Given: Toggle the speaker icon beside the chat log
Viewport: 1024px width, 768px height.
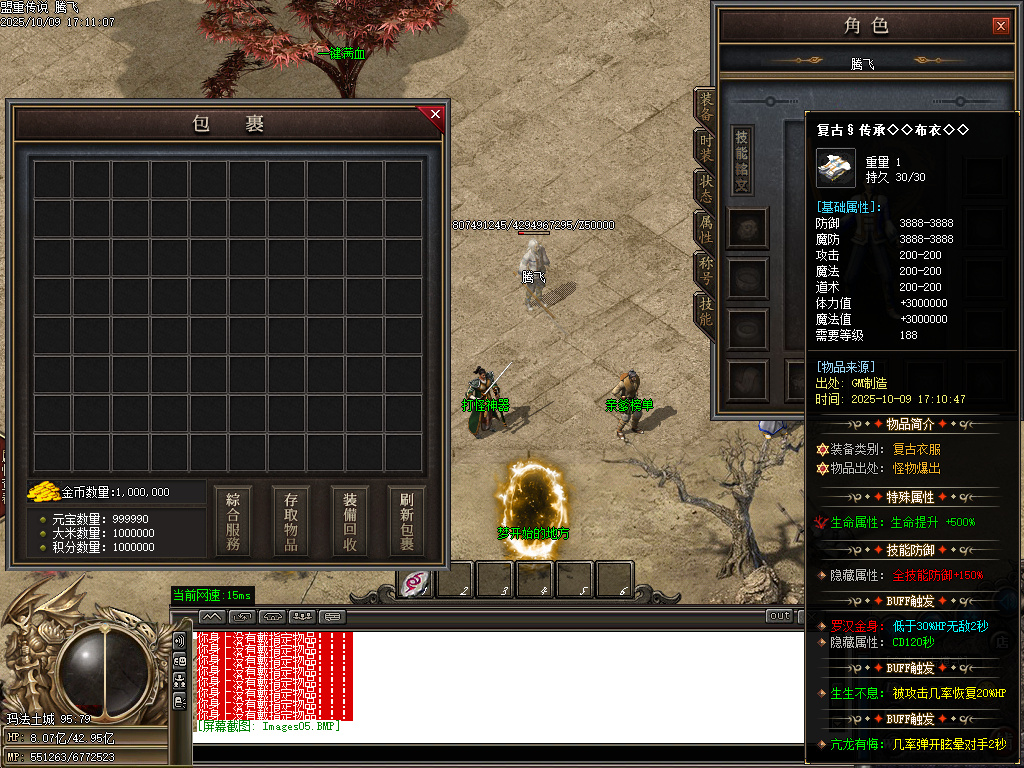Looking at the screenshot, I should pos(180,640).
